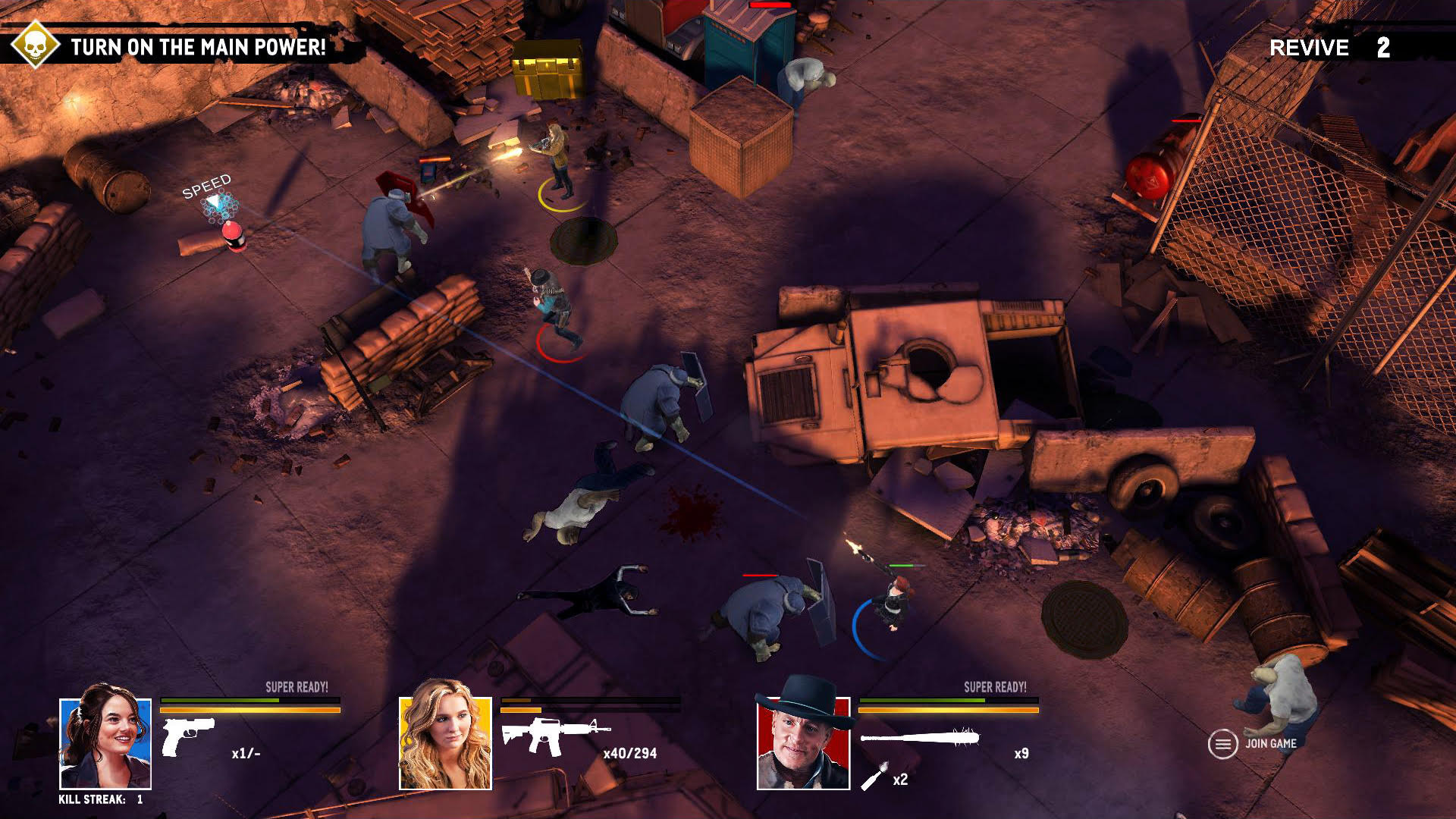Click SUPER READY above Wichita's bars
Image resolution: width=1456 pixels, height=819 pixels.
pos(299,686)
